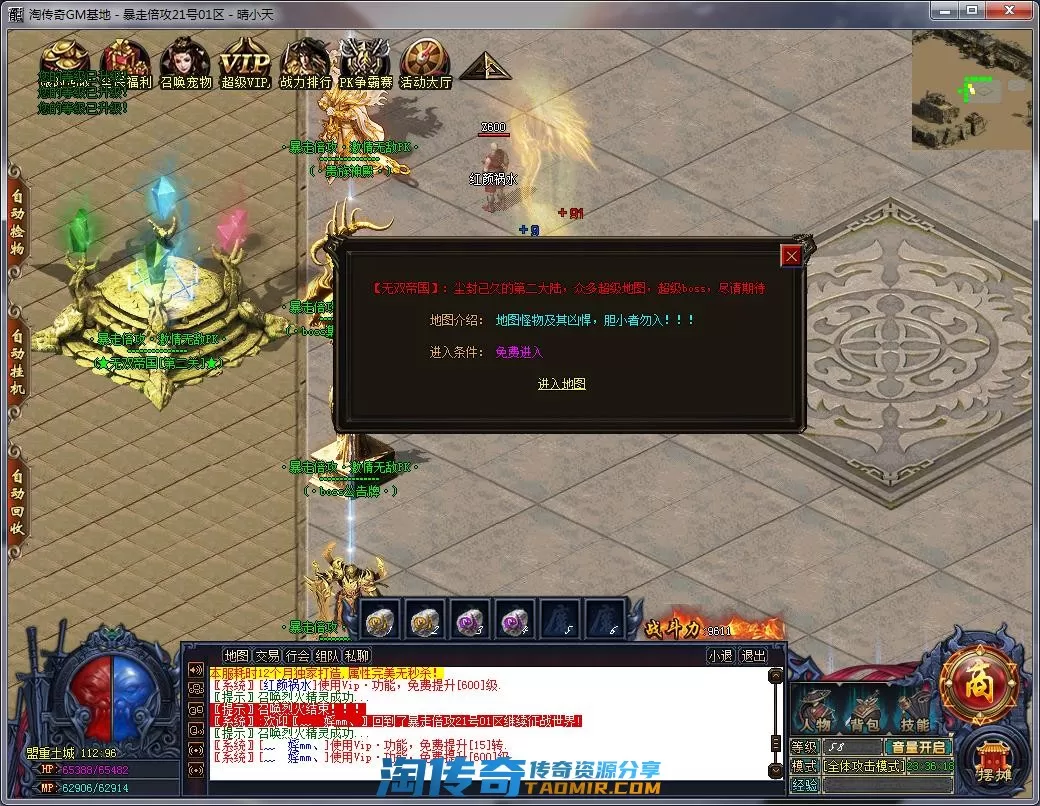Viewport: 1040px width, 806px height.
Task: Open the 活动大厅 activity hall
Action: [x=425, y=64]
